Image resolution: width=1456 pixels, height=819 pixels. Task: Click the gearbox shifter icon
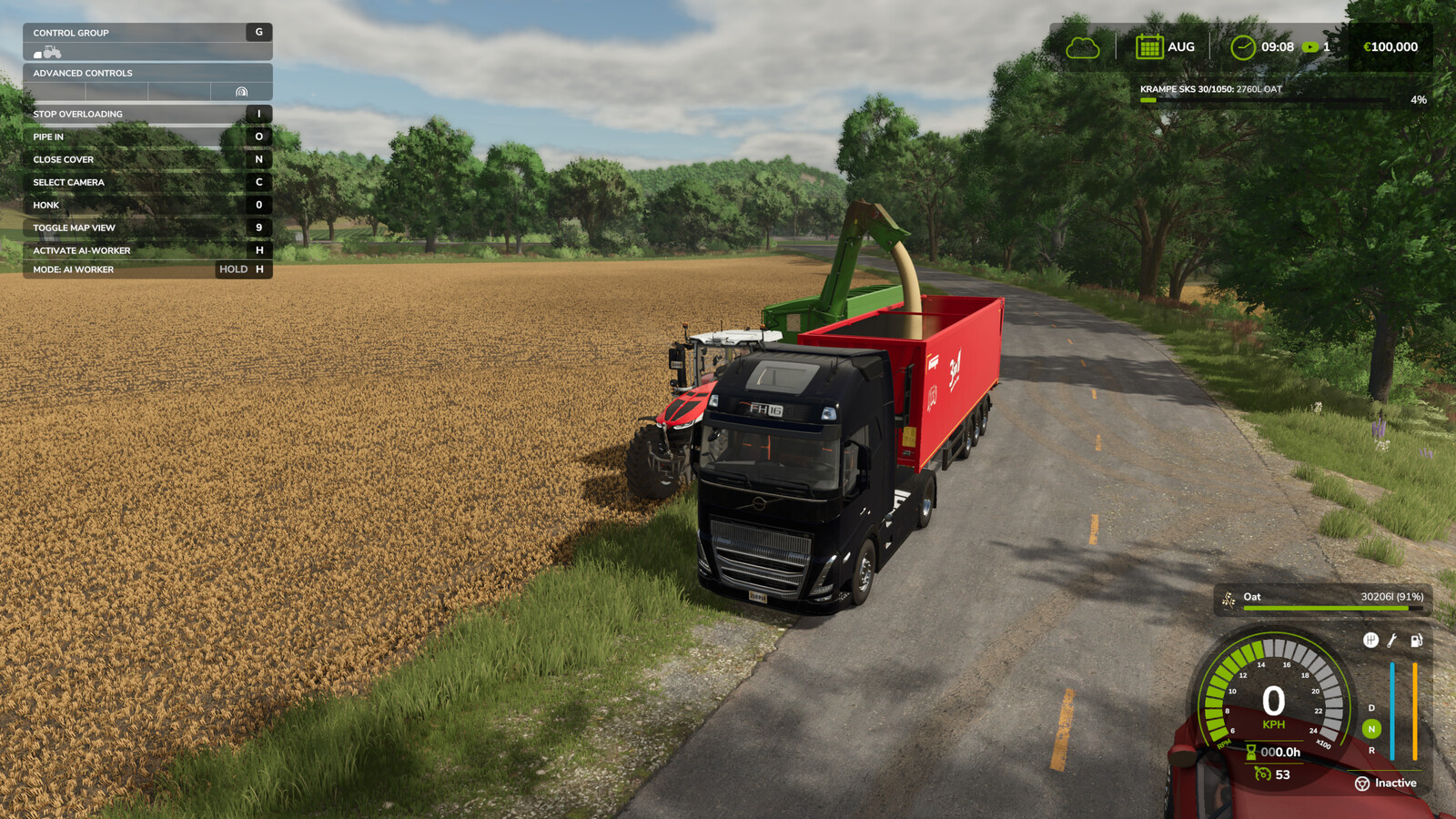click(1370, 641)
